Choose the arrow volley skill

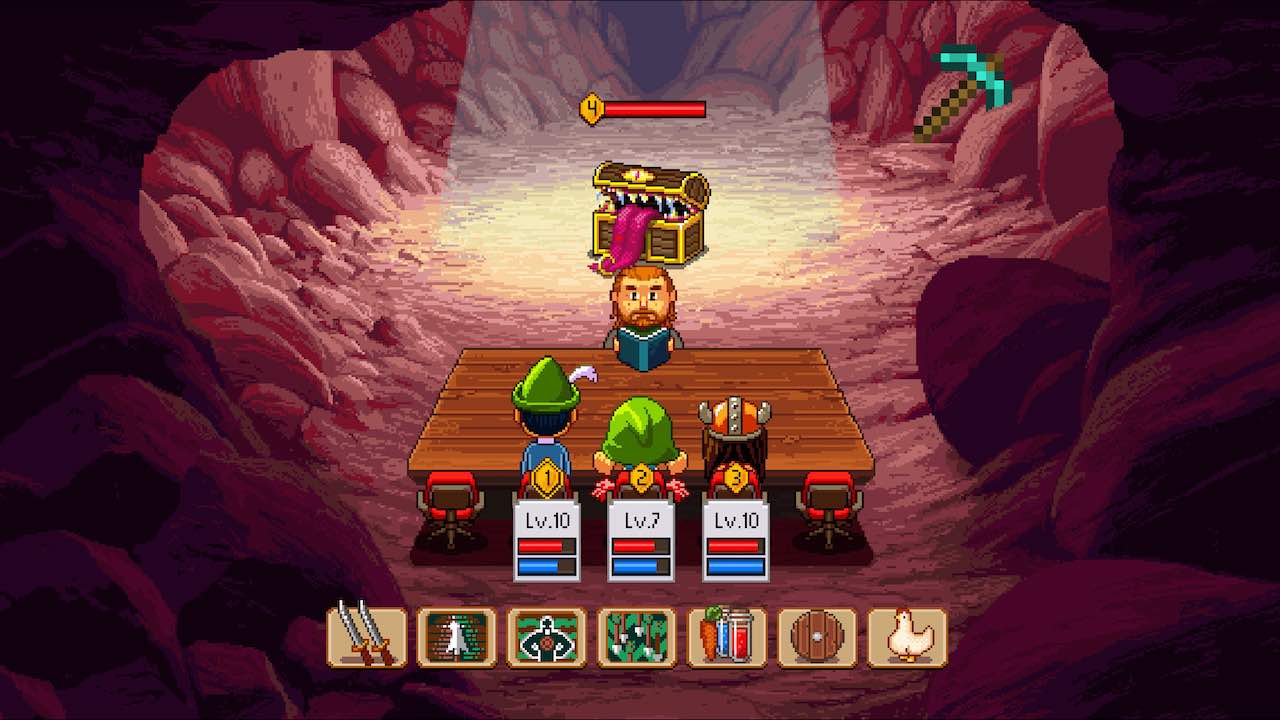[636, 637]
